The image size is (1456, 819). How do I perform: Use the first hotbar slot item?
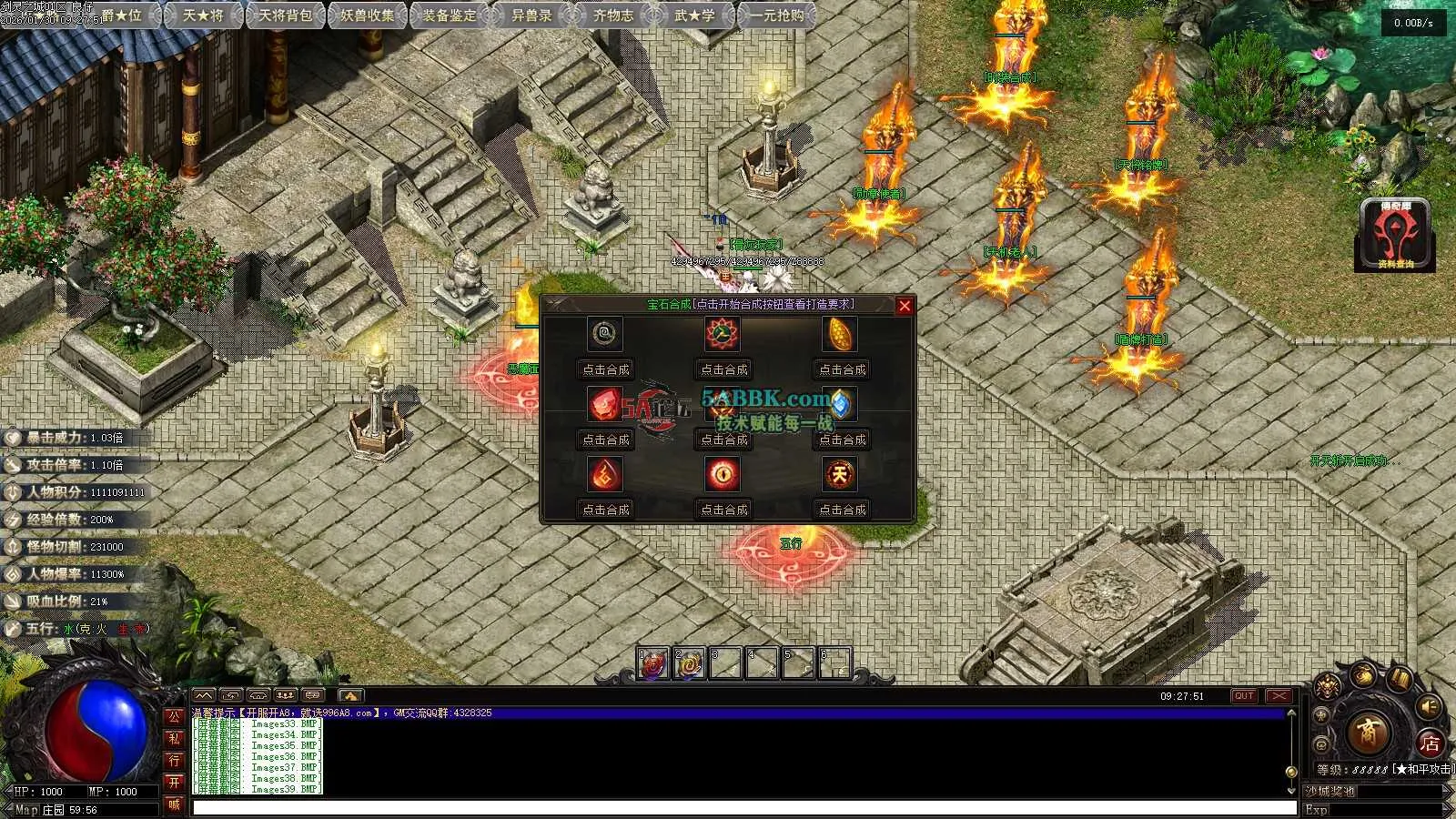[x=652, y=664]
